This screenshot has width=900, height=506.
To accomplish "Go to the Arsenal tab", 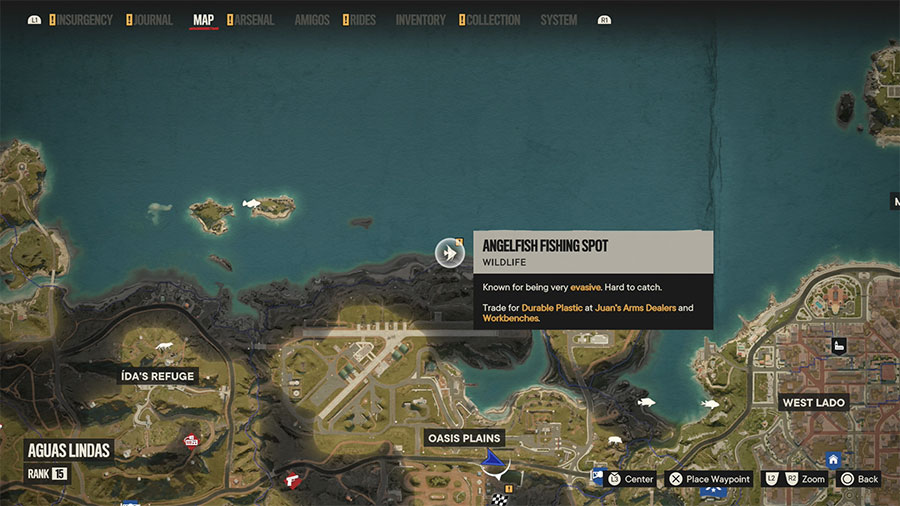I will [x=253, y=20].
